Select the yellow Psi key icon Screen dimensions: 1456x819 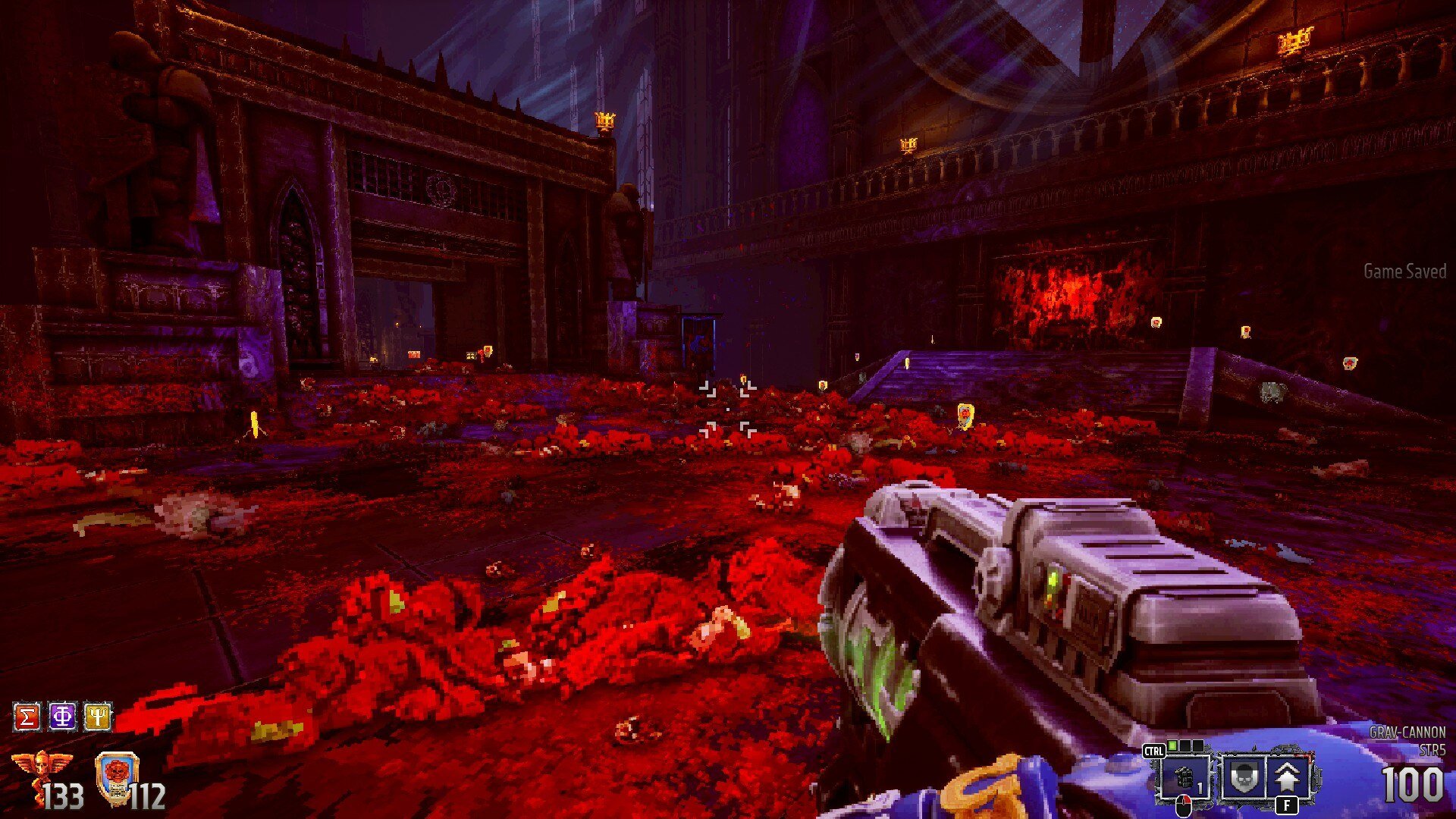click(x=98, y=717)
